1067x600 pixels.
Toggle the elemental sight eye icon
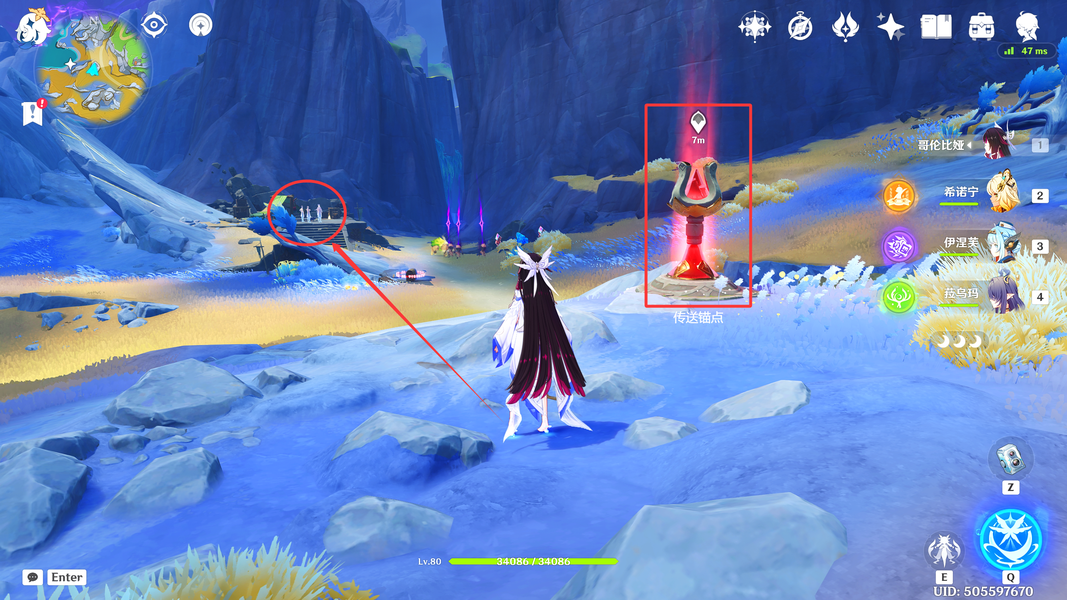(155, 25)
